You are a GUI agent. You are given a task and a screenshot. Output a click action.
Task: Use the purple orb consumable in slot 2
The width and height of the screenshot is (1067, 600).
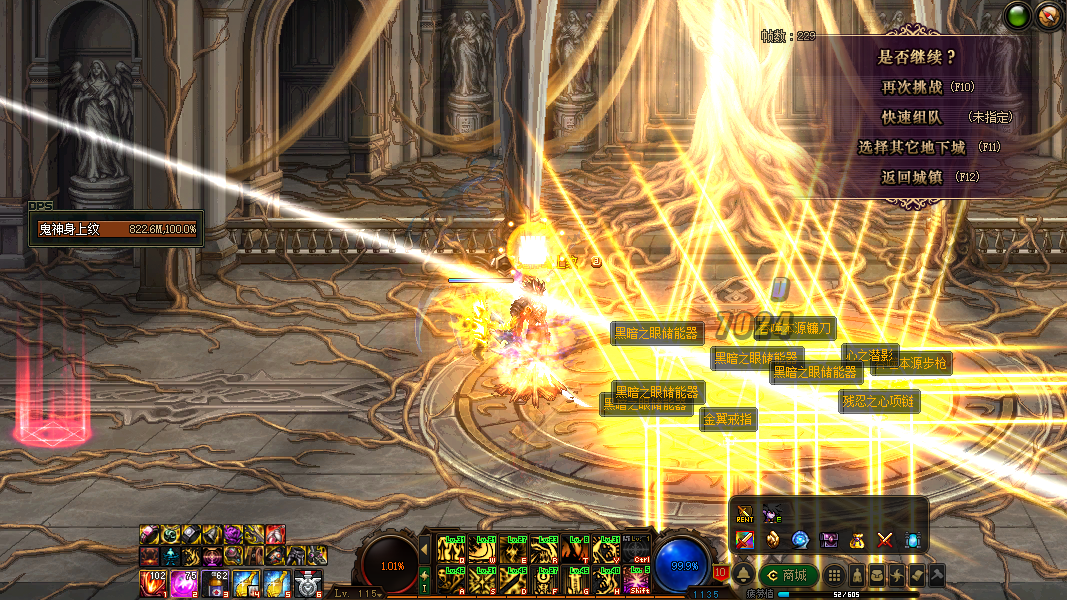point(185,583)
